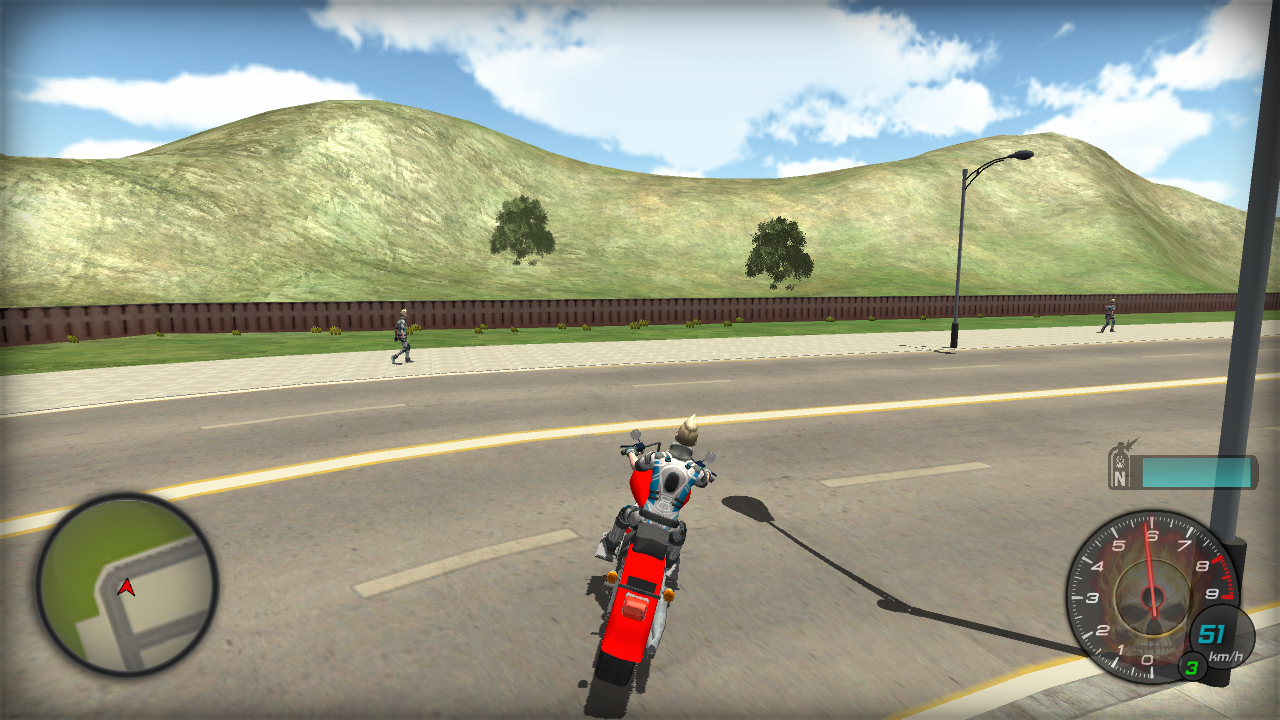Click the green gear number 3 indicator
The image size is (1280, 720).
pos(1190,668)
